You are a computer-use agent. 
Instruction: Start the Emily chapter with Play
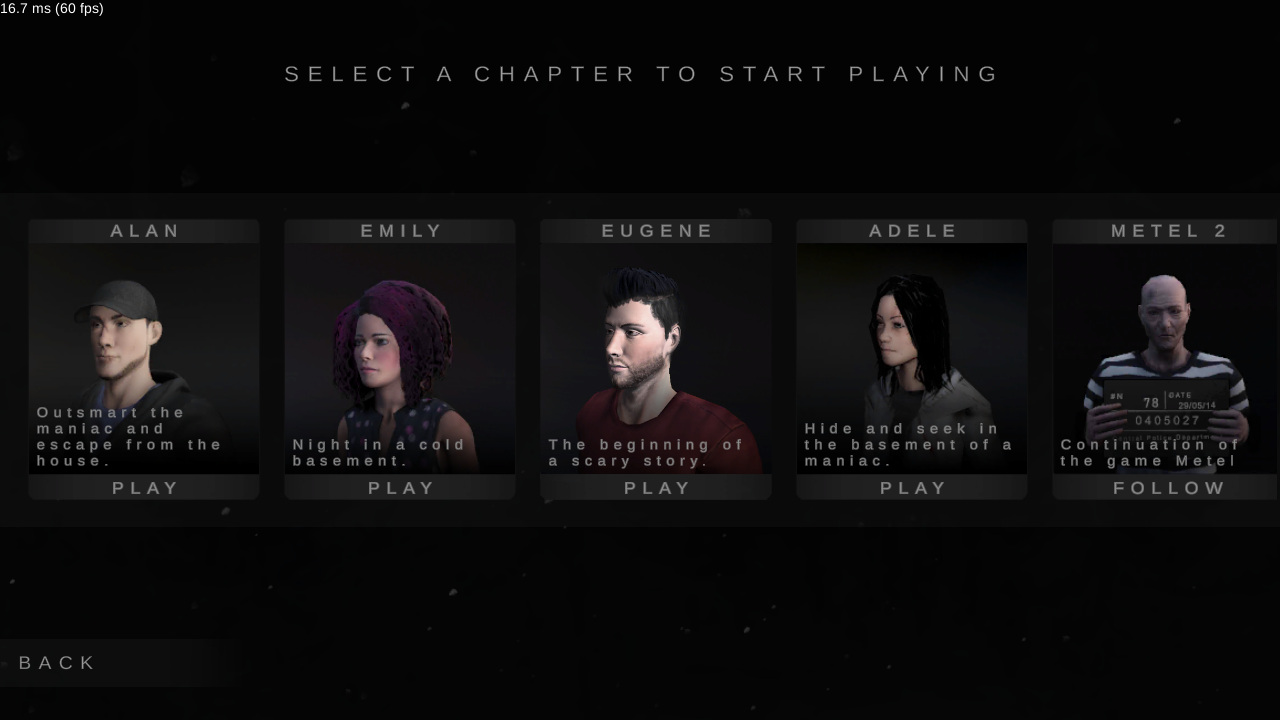point(401,488)
